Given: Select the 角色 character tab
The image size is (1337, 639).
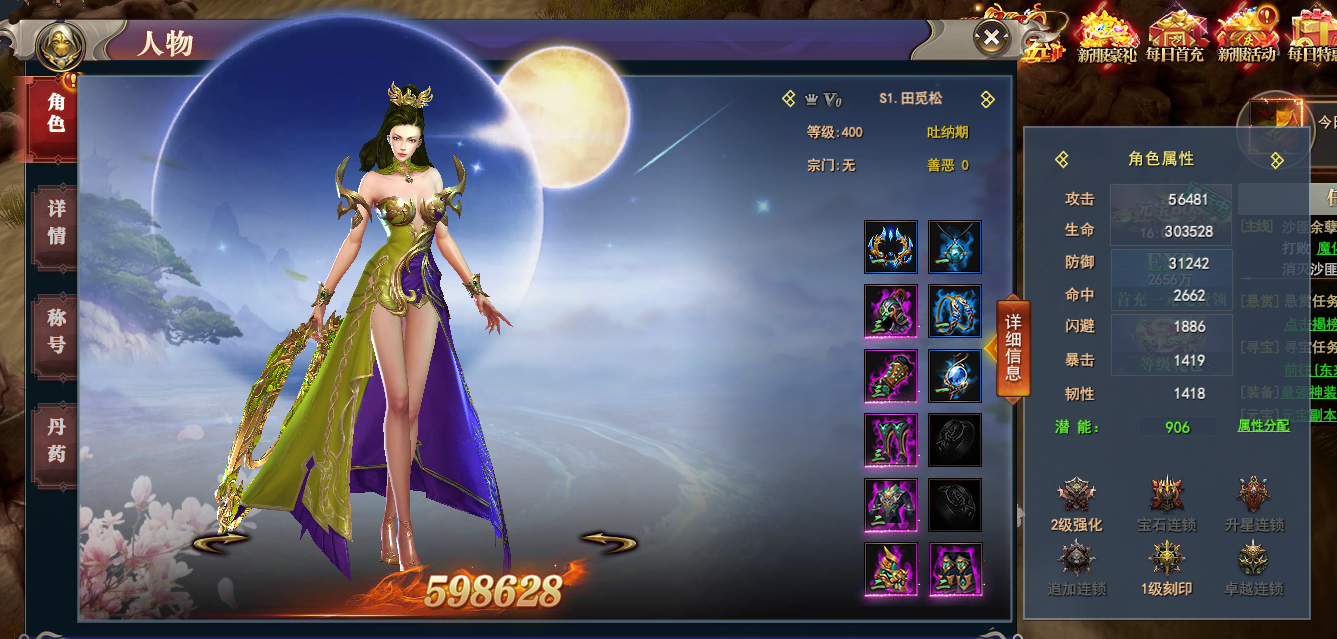Looking at the screenshot, I should [x=56, y=113].
